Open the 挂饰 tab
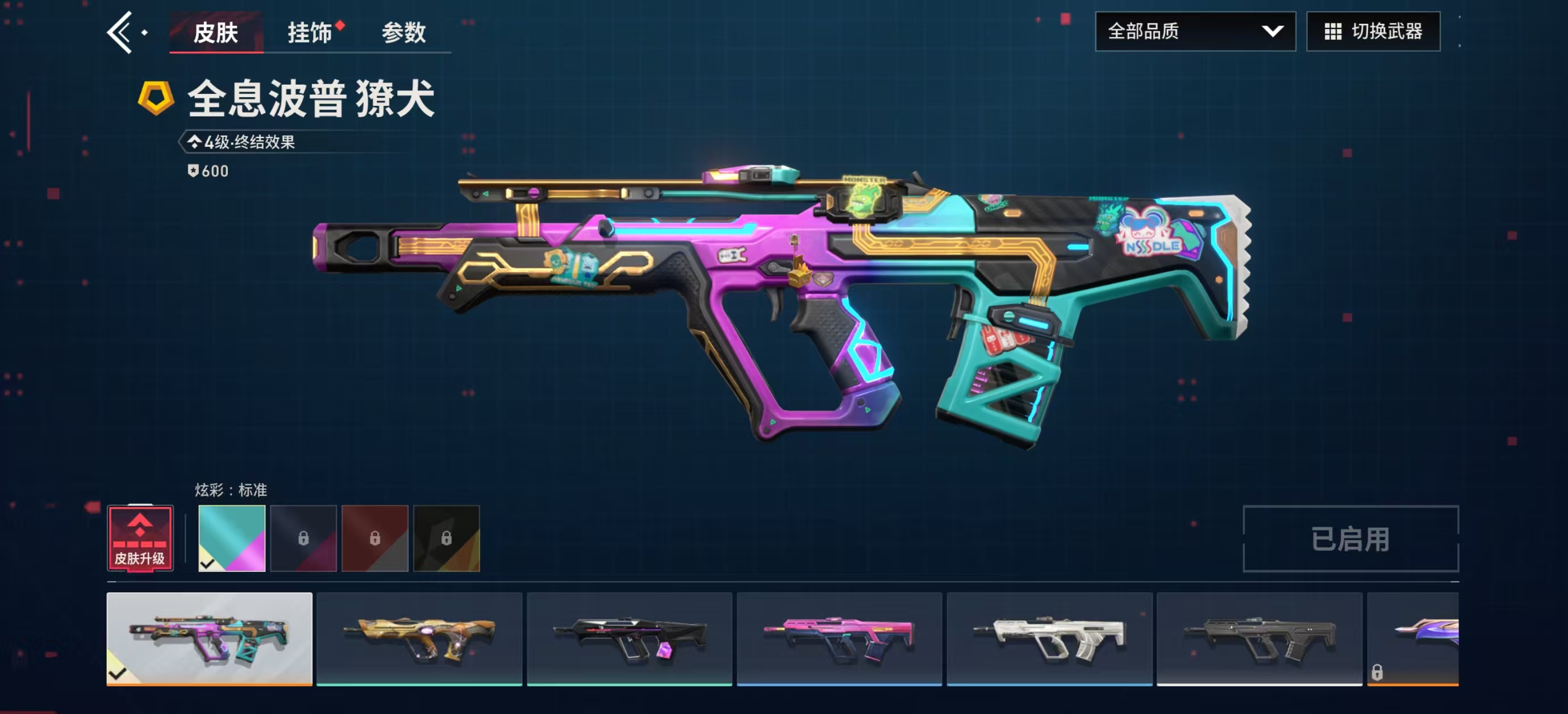The image size is (1568, 714). pos(310,33)
